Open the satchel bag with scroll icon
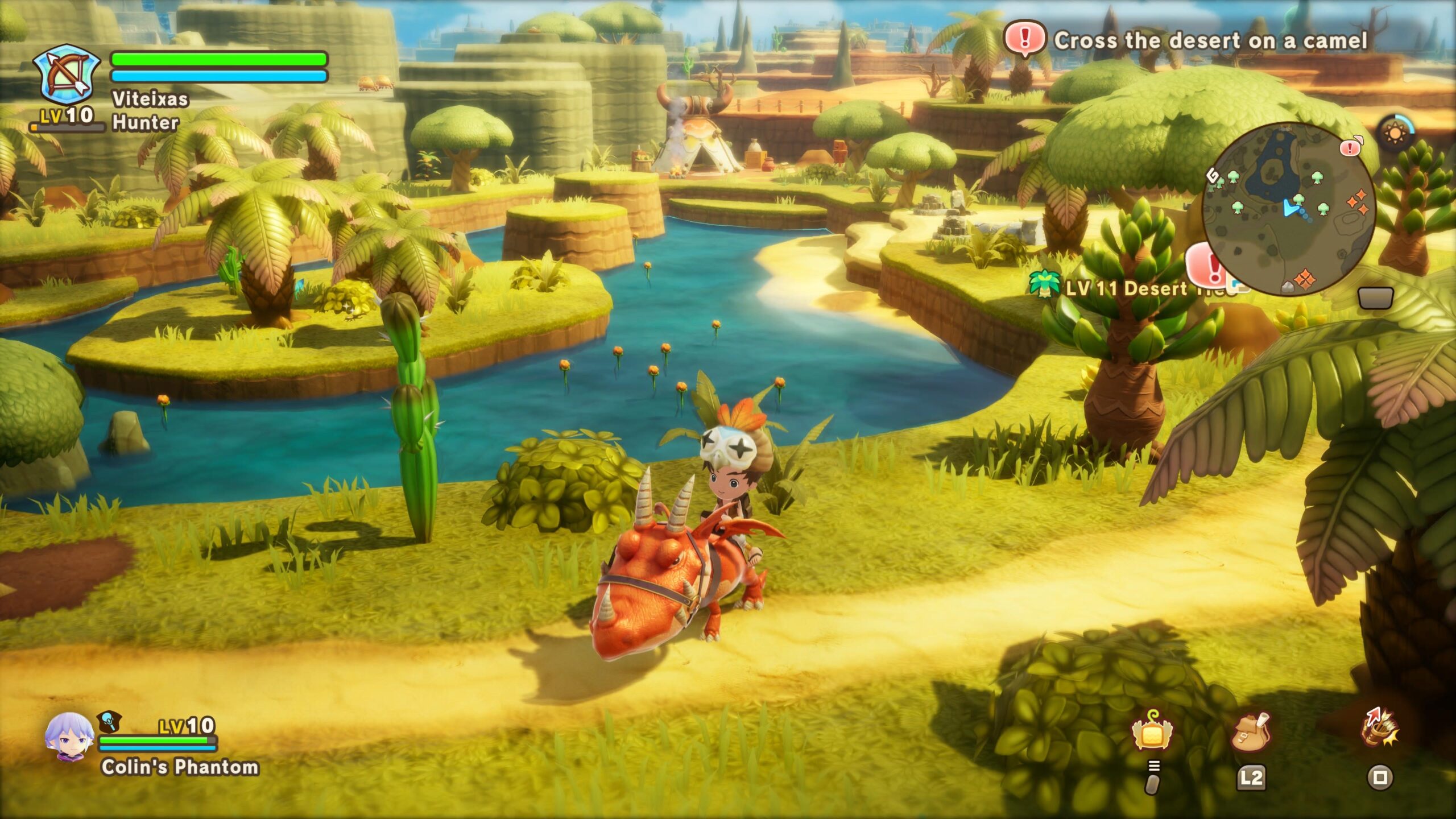Screen dimensions: 1456x819 click(1251, 732)
